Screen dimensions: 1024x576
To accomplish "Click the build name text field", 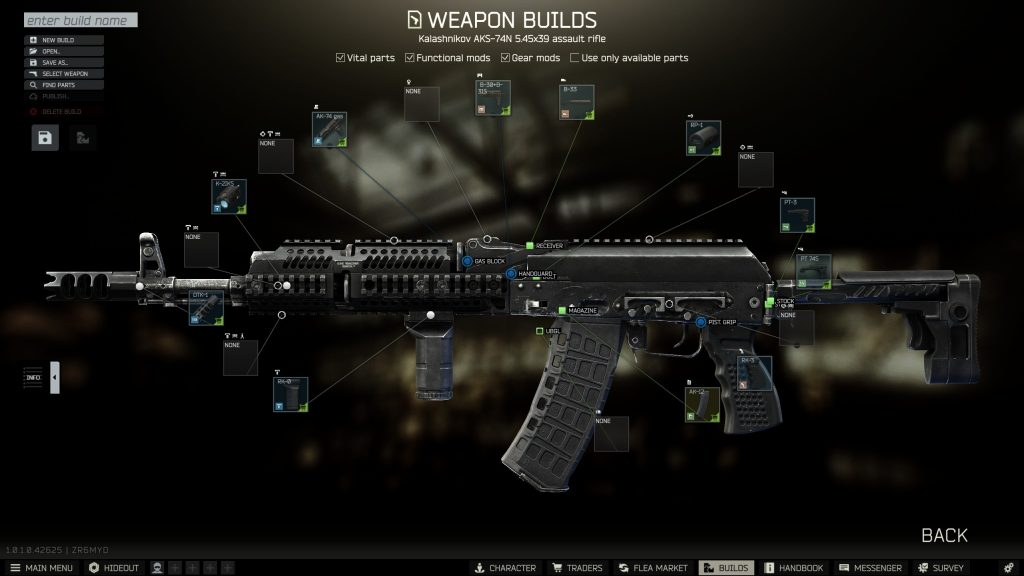I will (x=80, y=20).
